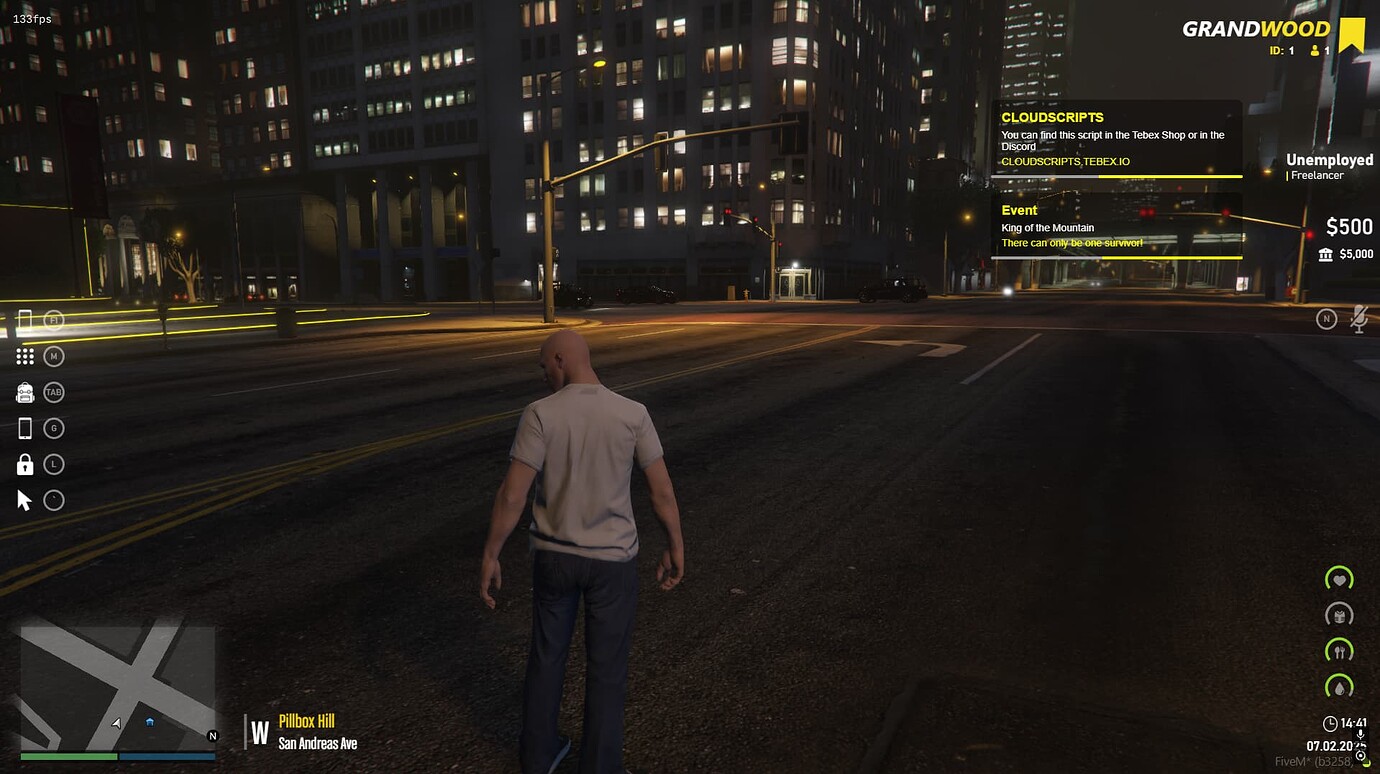Activate the mouse cursor icon
The width and height of the screenshot is (1380, 774).
pos(25,500)
